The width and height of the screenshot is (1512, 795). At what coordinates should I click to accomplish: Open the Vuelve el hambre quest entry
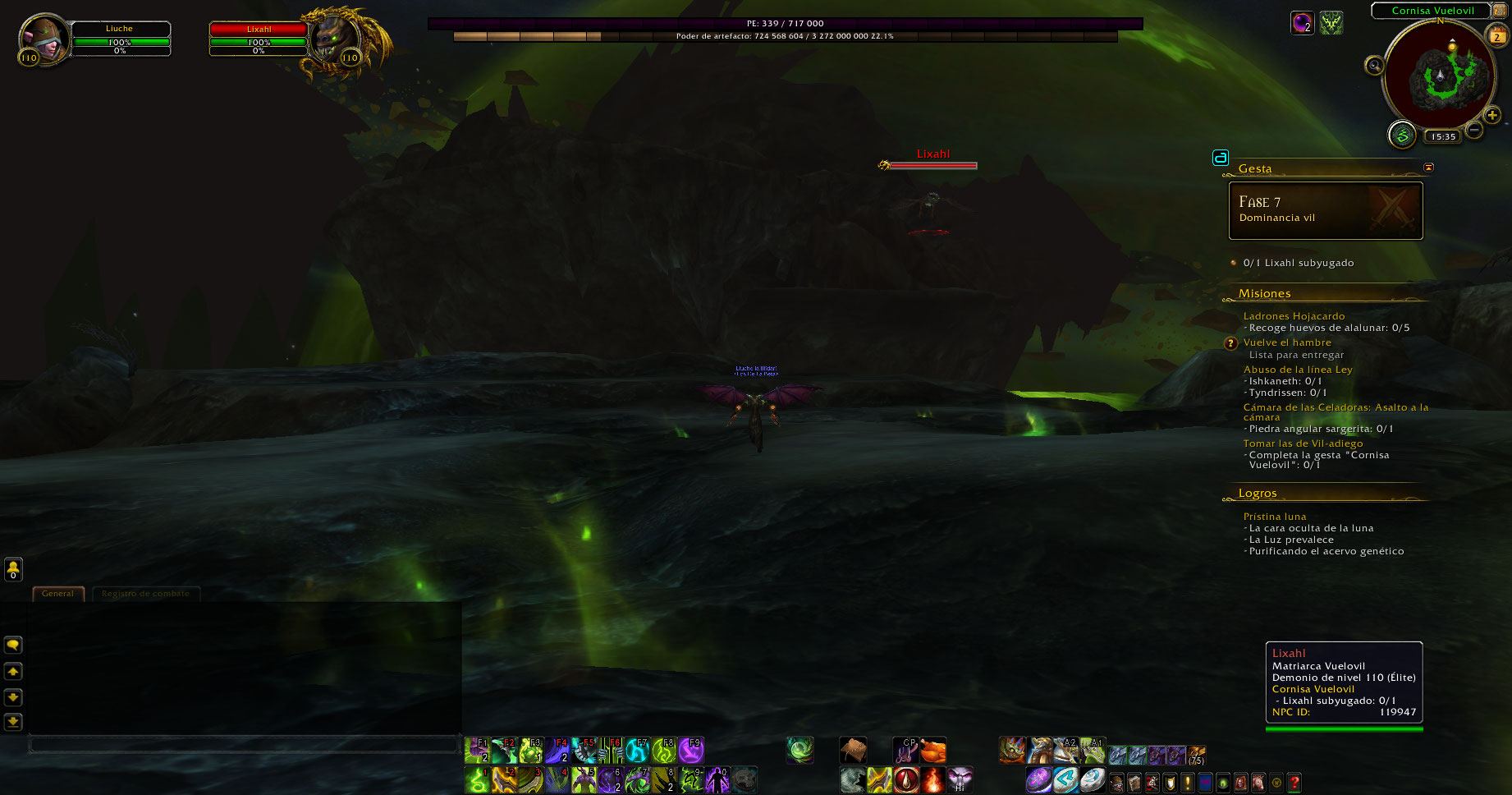tap(1287, 342)
